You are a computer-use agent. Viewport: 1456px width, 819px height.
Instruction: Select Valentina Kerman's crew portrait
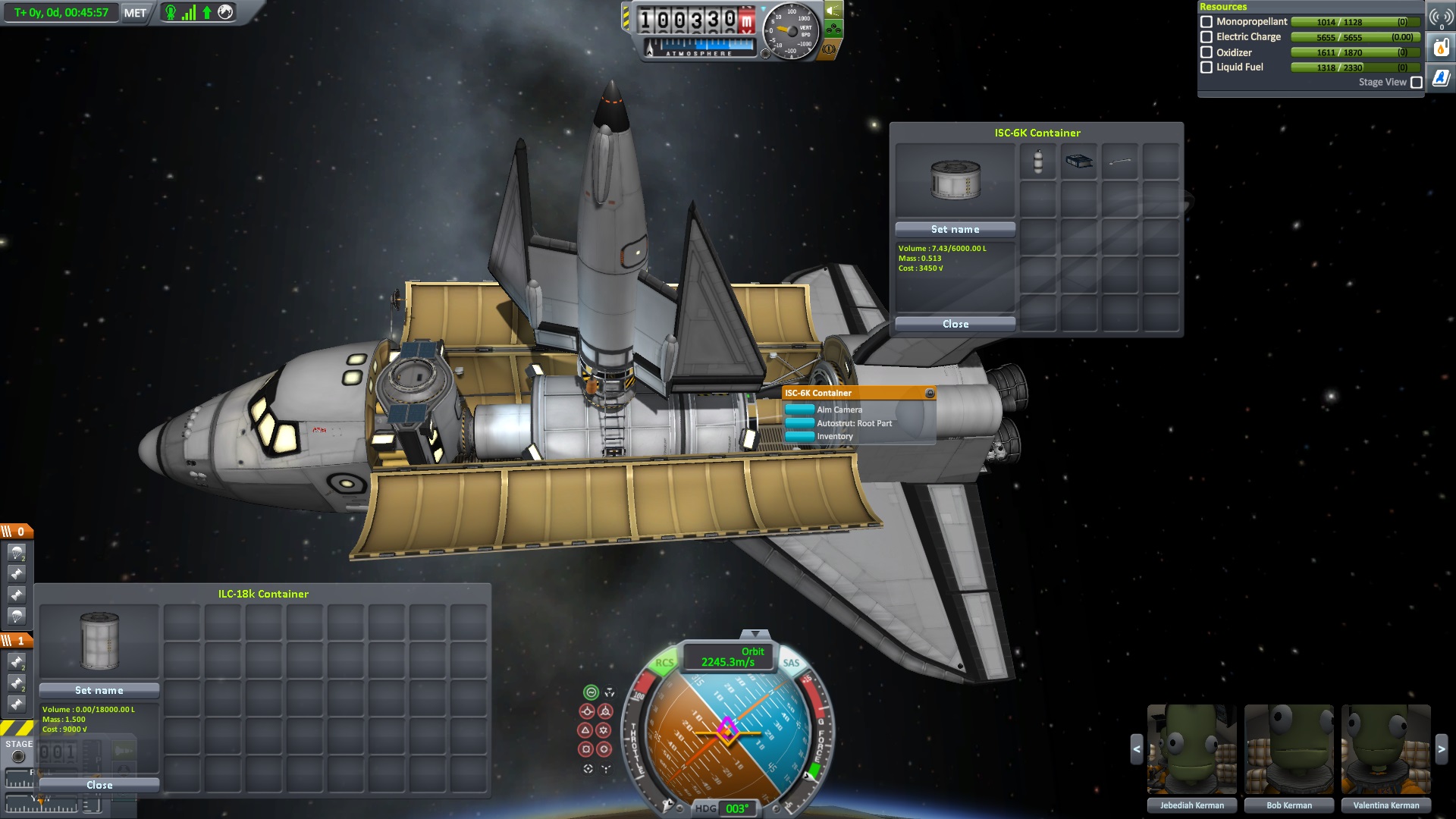[1385, 749]
